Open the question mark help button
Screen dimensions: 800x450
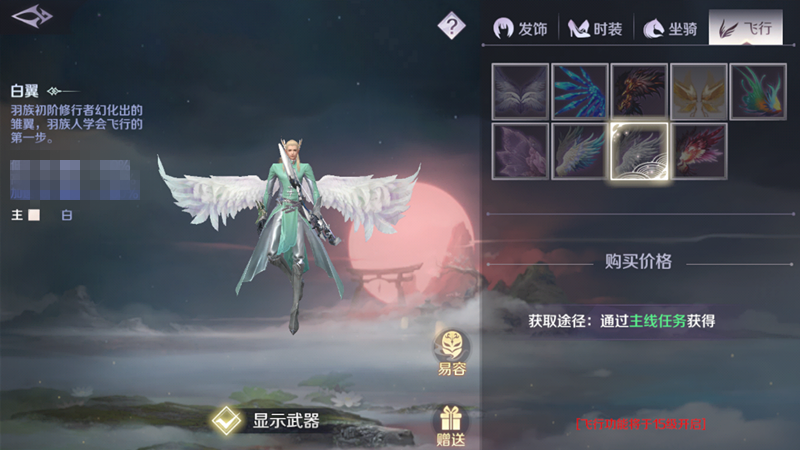452,25
